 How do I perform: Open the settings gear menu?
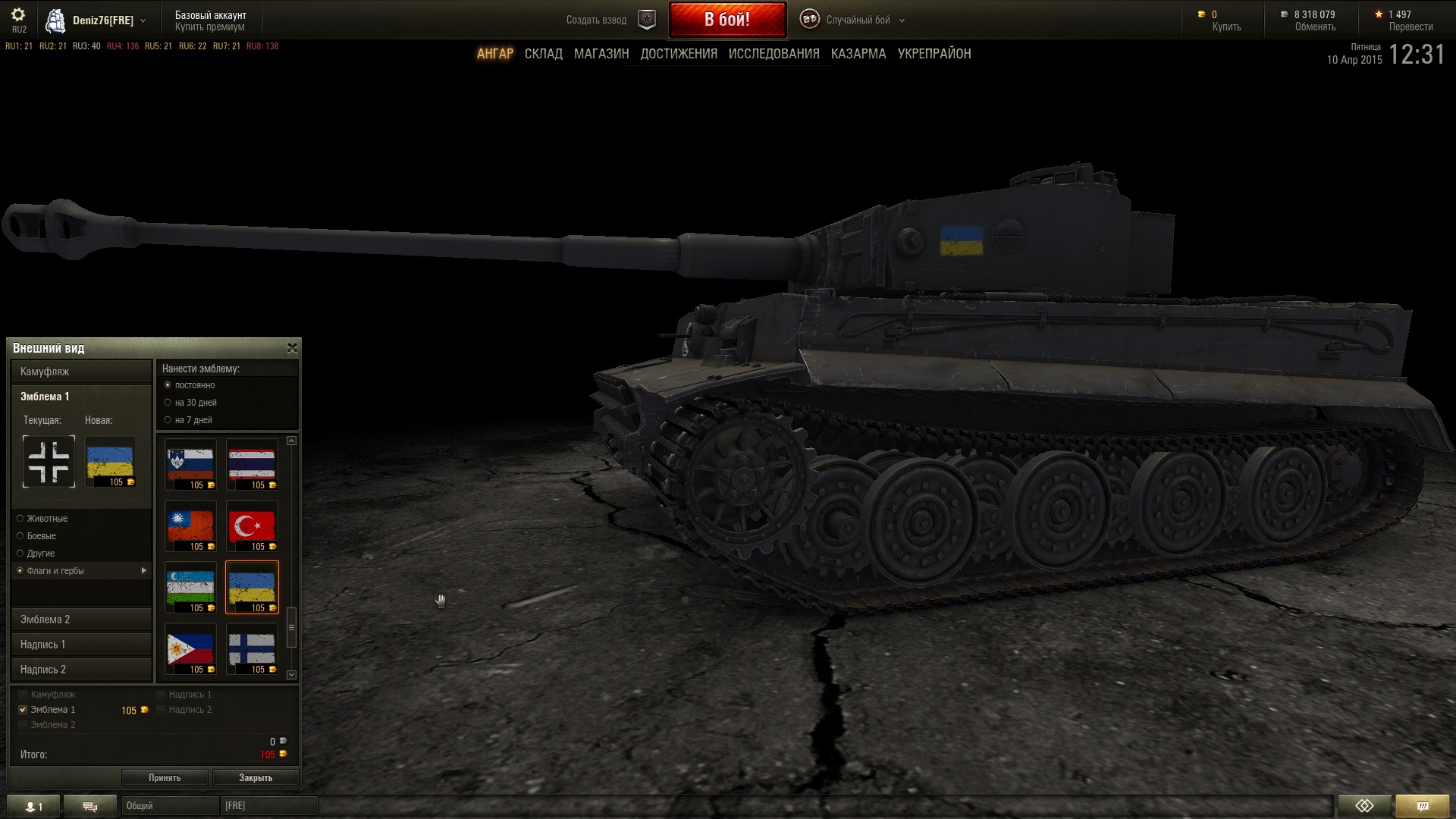(18, 15)
